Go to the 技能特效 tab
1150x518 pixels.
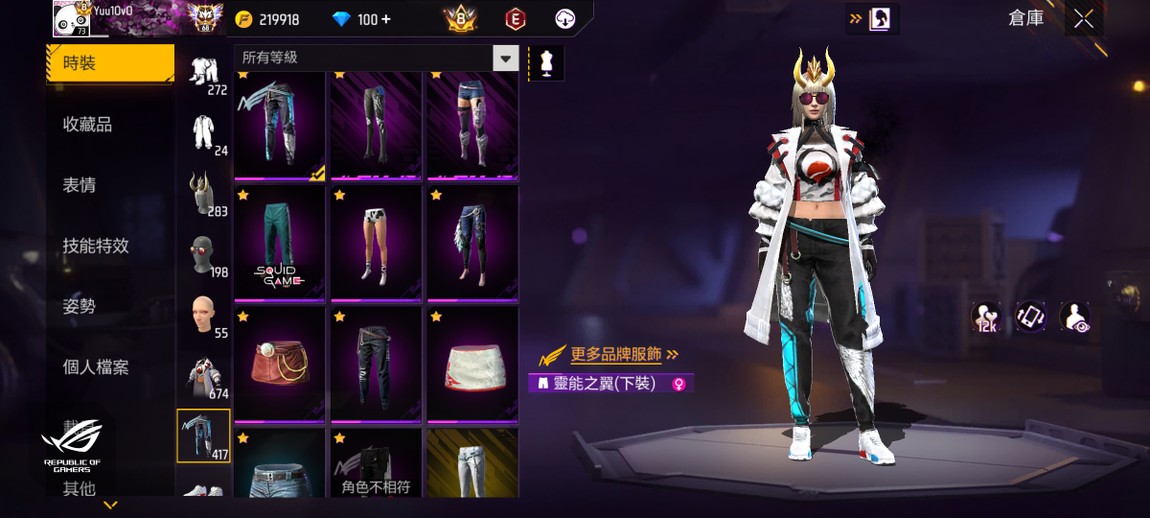[96, 246]
